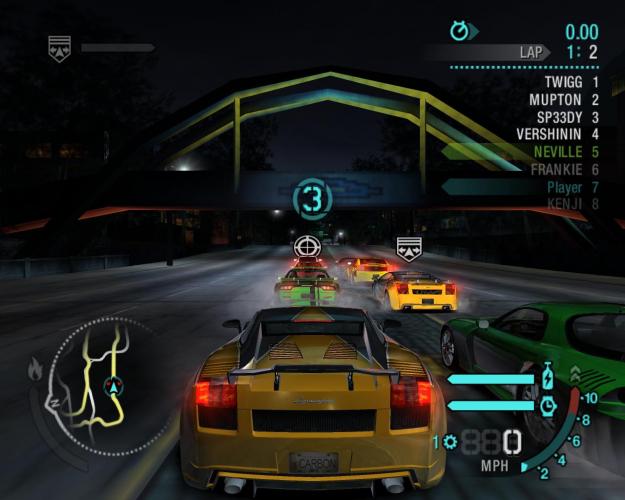Click the nitrous bottle icon

click(547, 379)
